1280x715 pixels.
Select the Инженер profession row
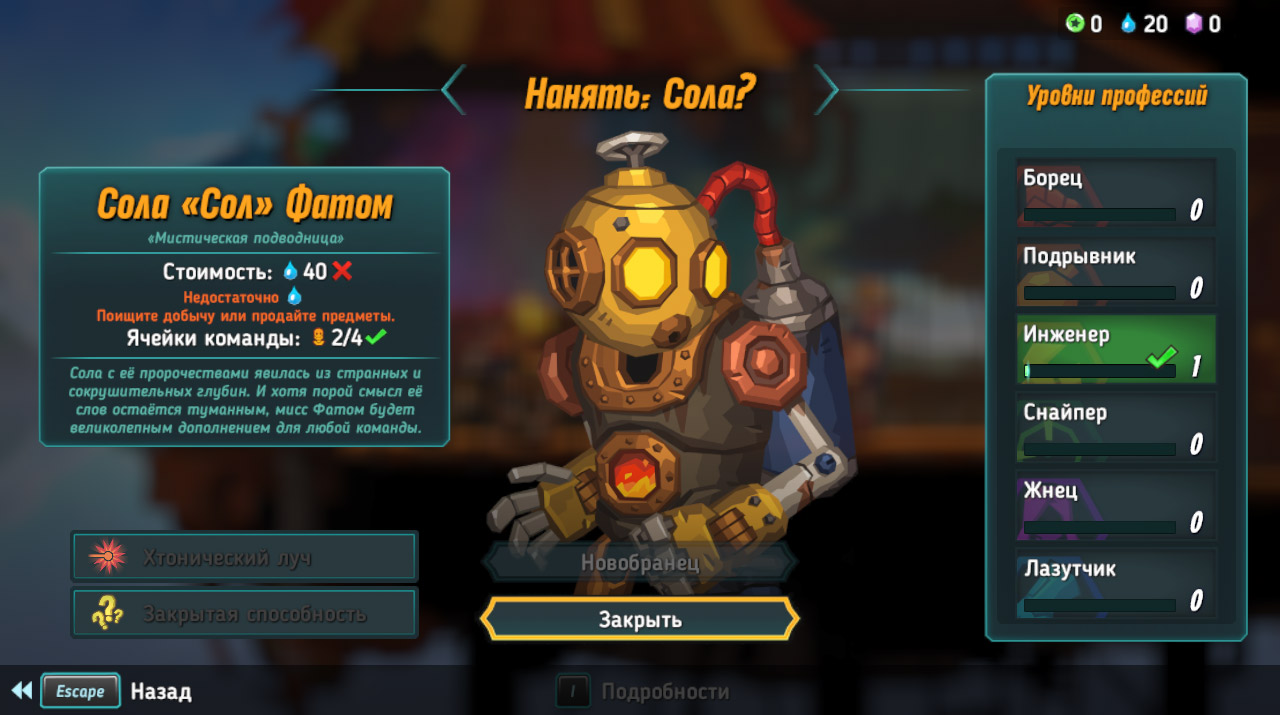click(x=1116, y=349)
